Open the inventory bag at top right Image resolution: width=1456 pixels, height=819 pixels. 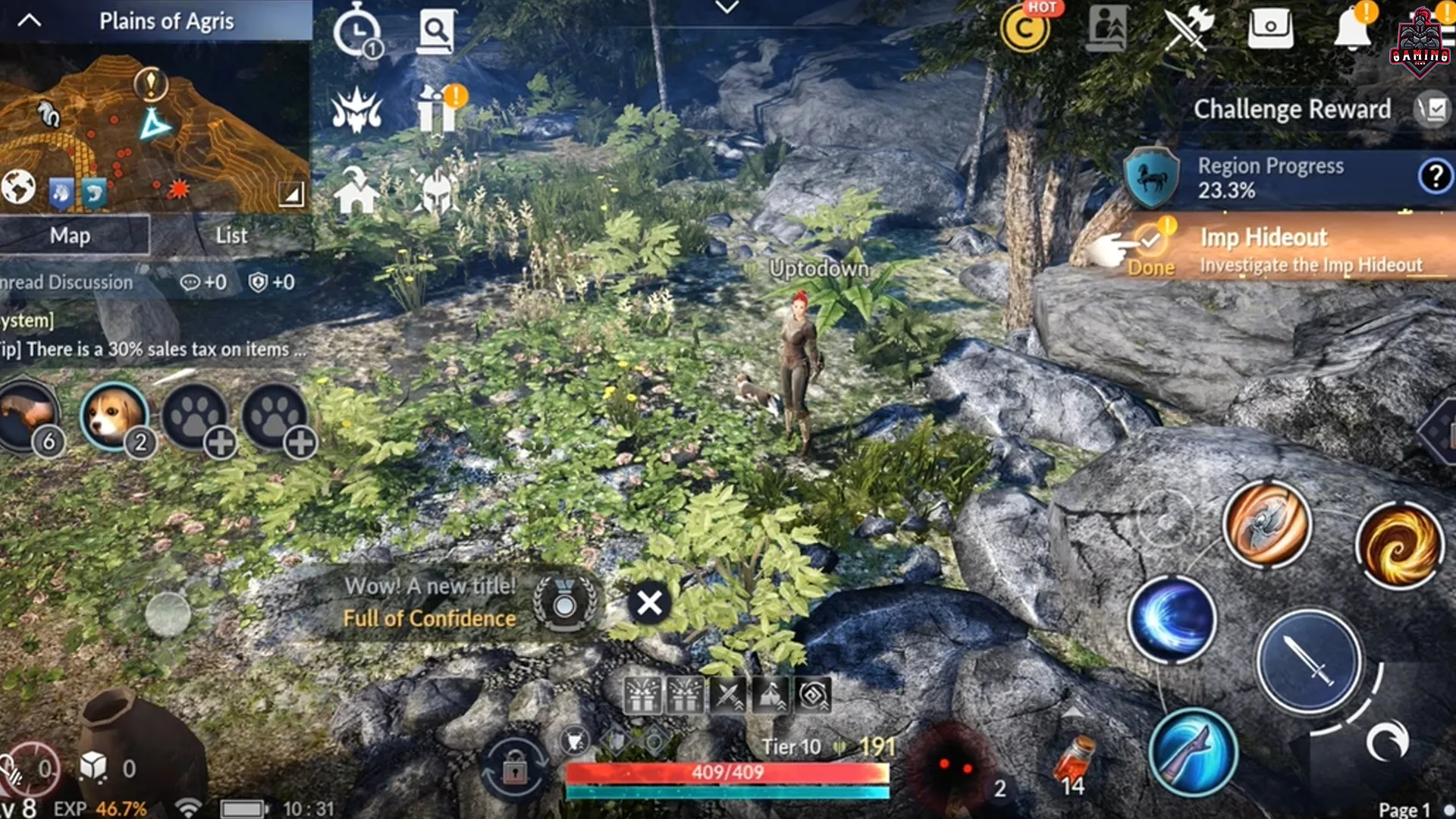click(1269, 28)
